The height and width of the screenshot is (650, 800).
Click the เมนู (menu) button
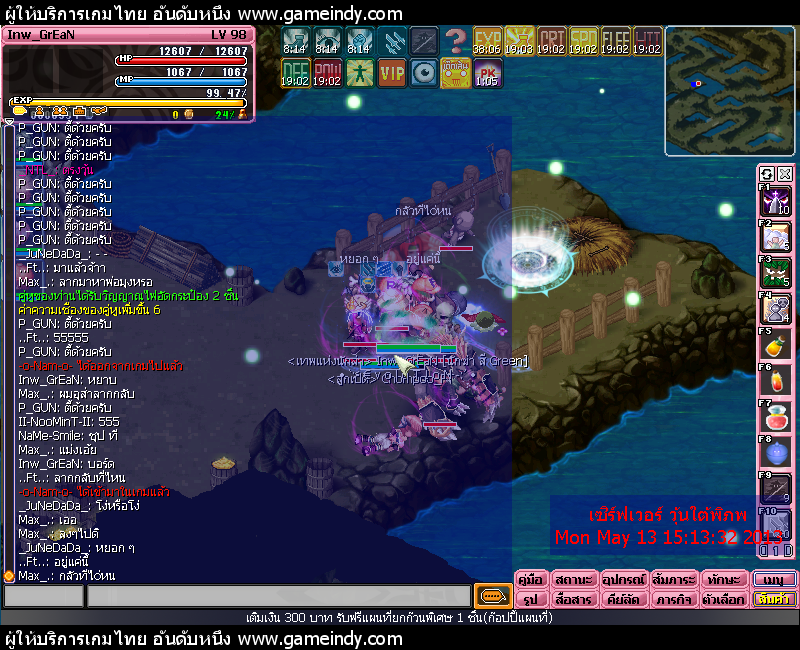[x=774, y=579]
